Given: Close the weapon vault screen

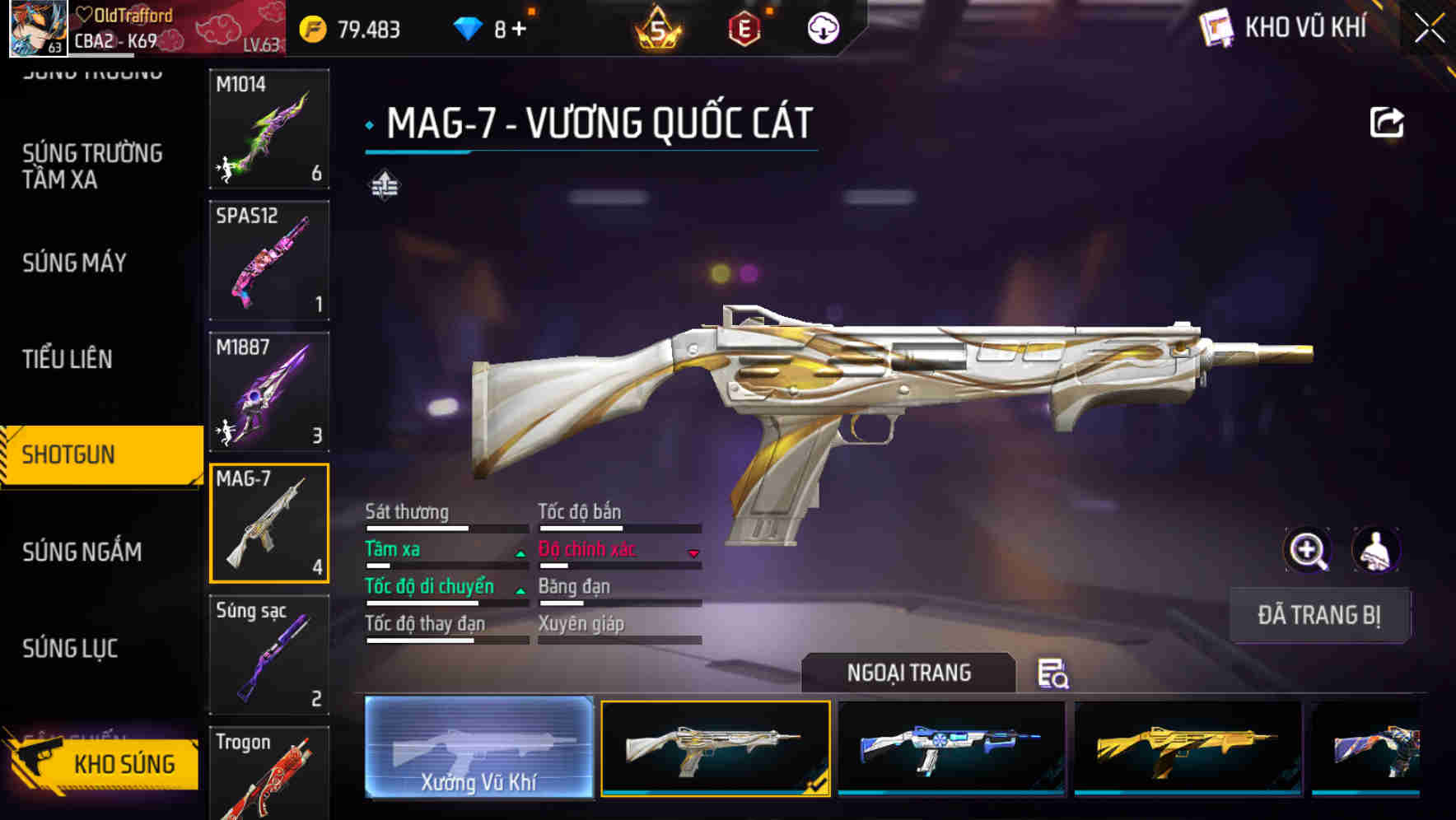Looking at the screenshot, I should [x=1429, y=29].
